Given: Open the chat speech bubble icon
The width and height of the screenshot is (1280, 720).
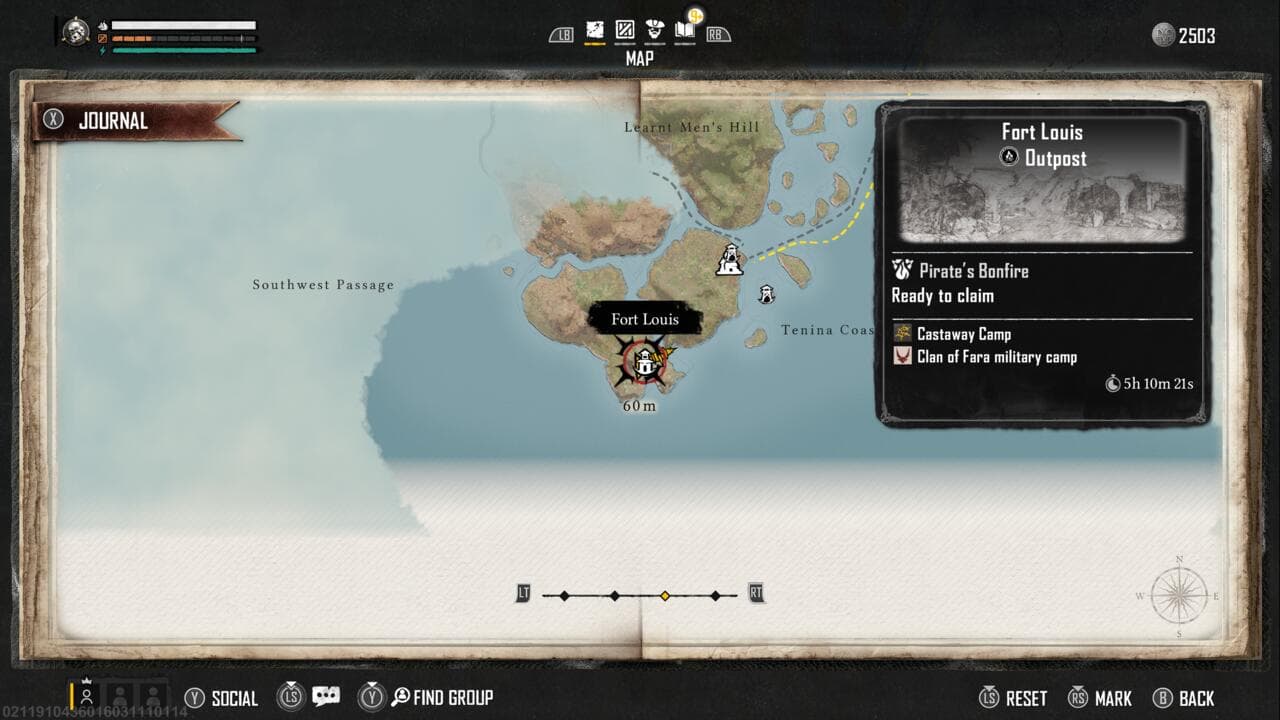Looking at the screenshot, I should point(326,697).
